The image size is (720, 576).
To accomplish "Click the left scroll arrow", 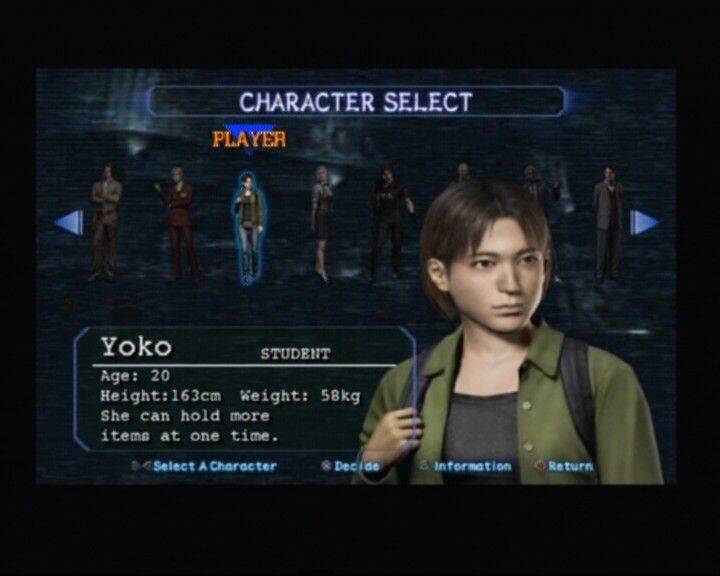I will [x=69, y=222].
